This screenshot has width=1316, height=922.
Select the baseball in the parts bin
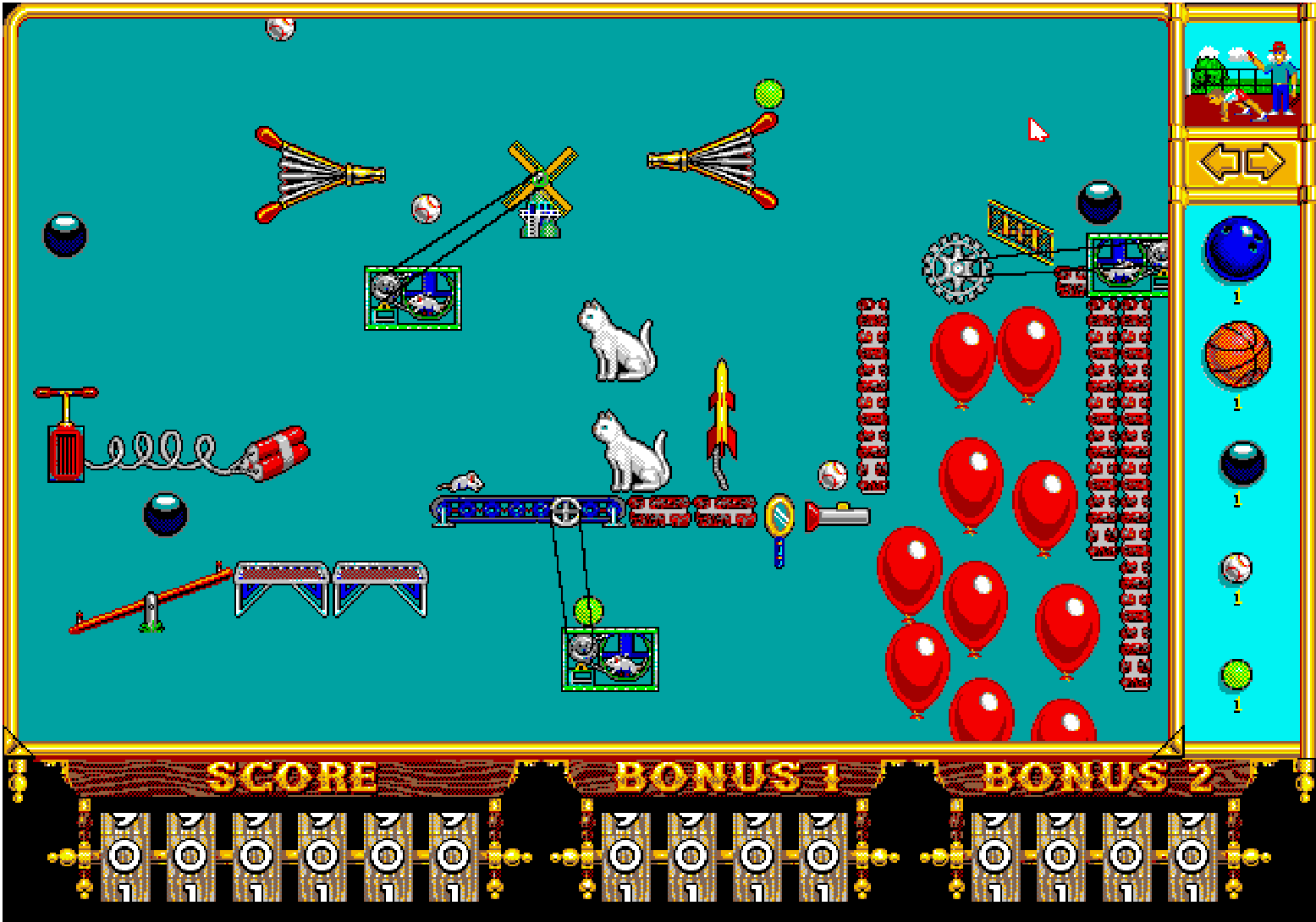1236,568
